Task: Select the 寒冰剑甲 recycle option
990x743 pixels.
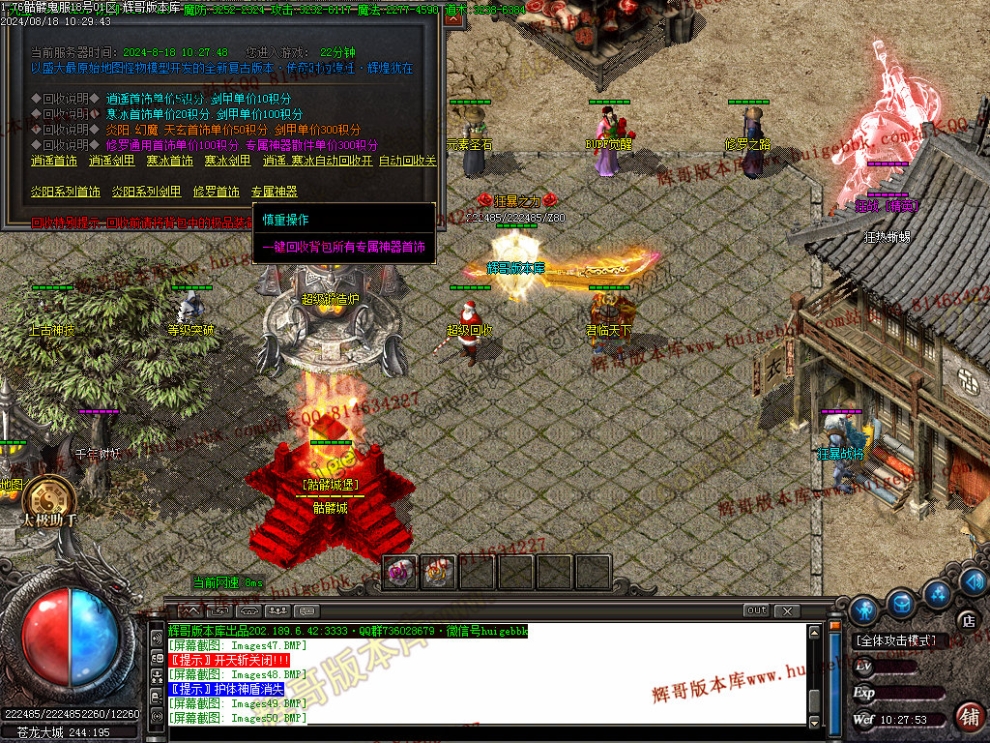Action: coord(228,161)
